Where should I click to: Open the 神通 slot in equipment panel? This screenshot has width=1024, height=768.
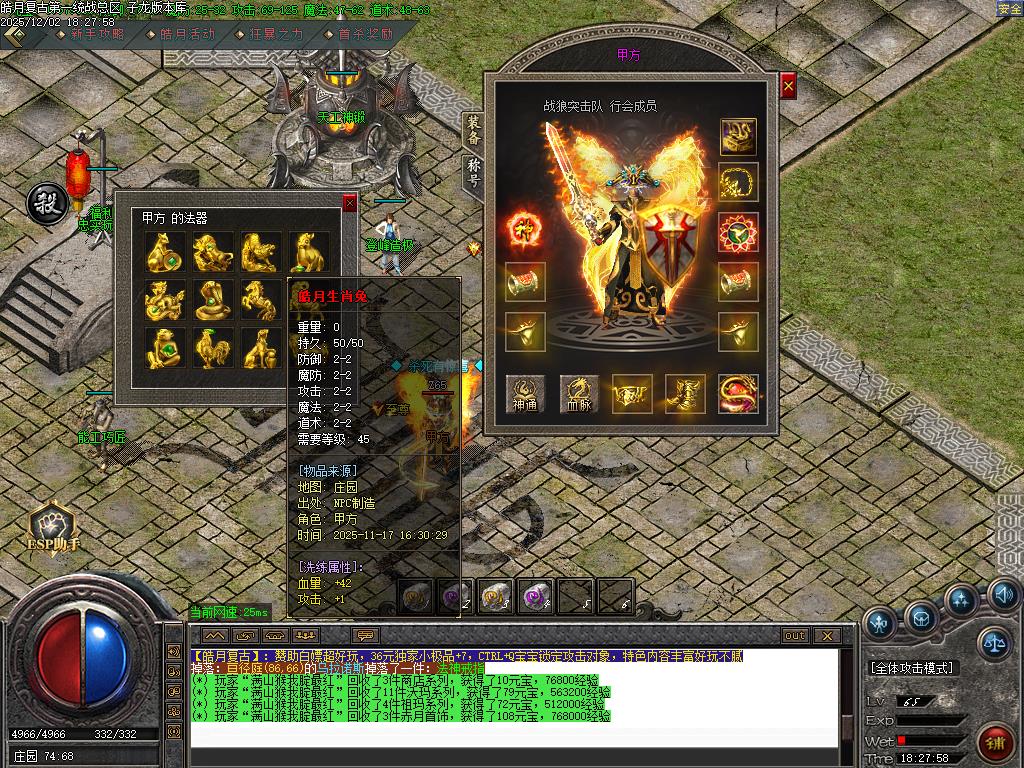pos(525,394)
